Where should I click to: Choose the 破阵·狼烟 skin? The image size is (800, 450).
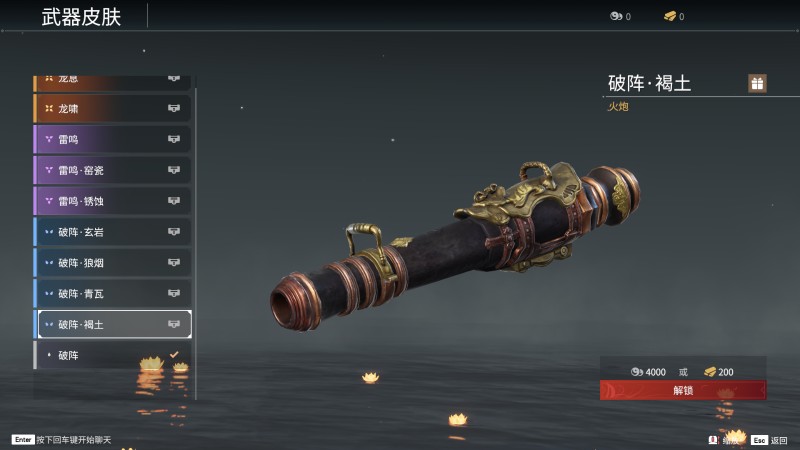tap(112, 263)
